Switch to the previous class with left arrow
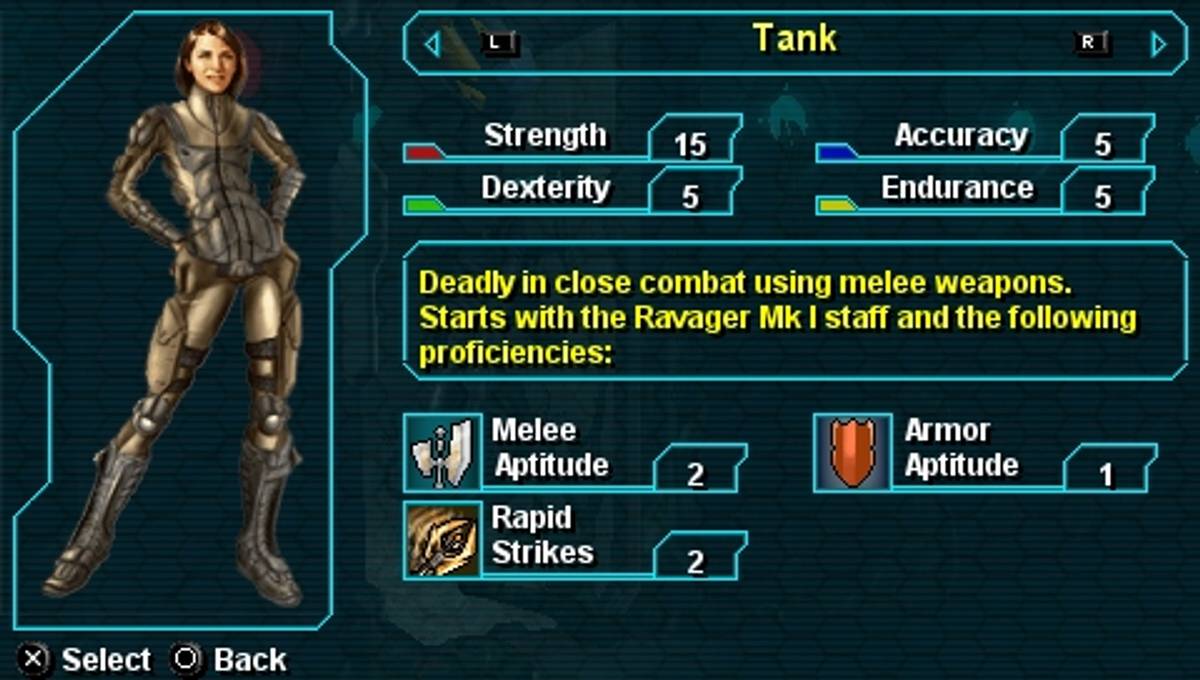The image size is (1200, 680). pos(432,44)
